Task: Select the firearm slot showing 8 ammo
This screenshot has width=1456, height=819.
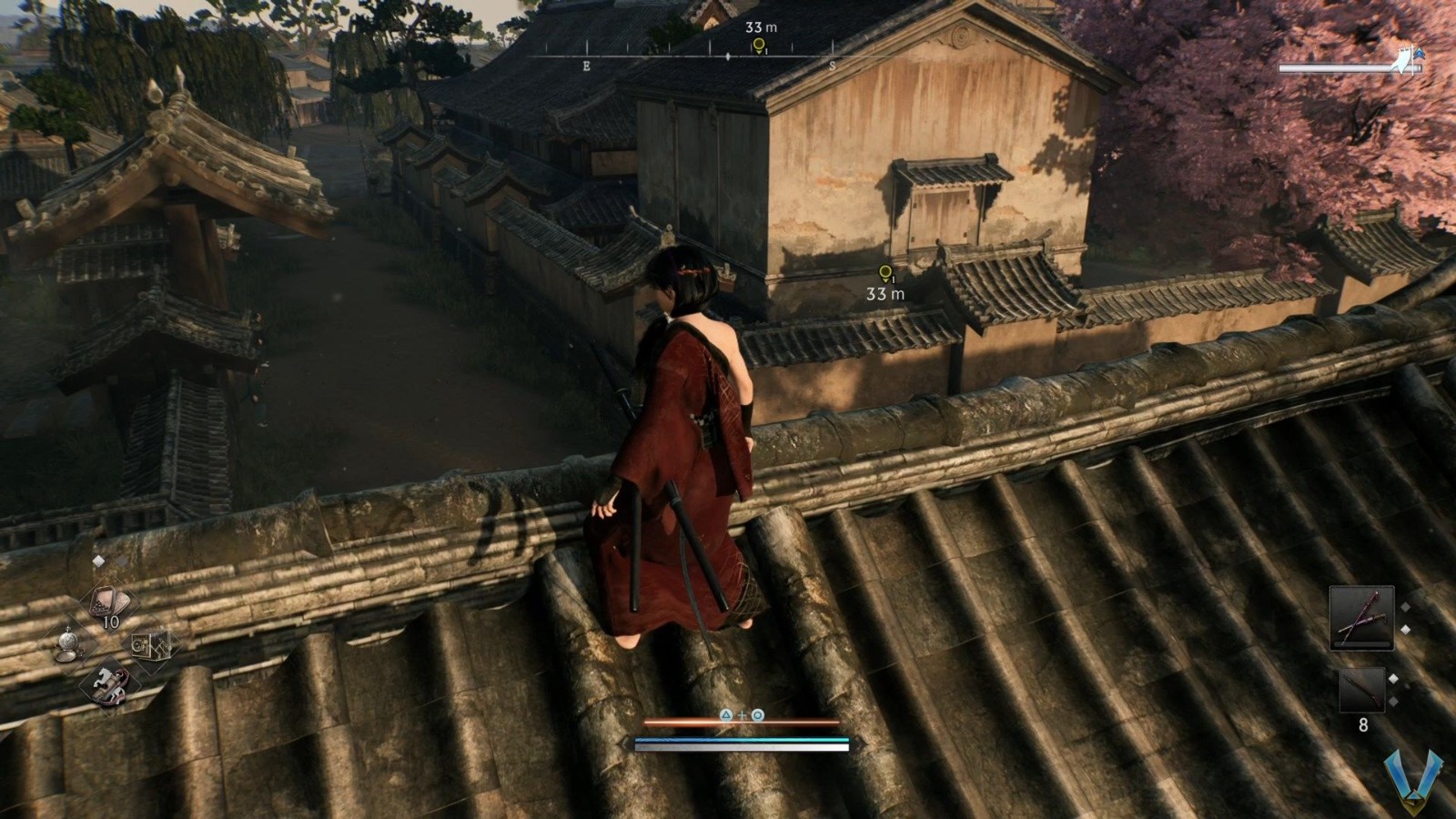Action: 1362,691
